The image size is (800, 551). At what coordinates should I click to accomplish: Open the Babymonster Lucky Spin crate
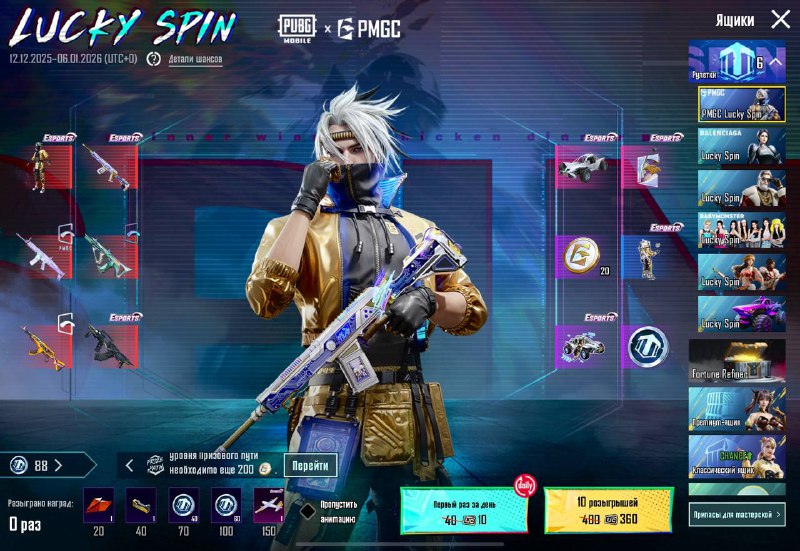(x=741, y=230)
